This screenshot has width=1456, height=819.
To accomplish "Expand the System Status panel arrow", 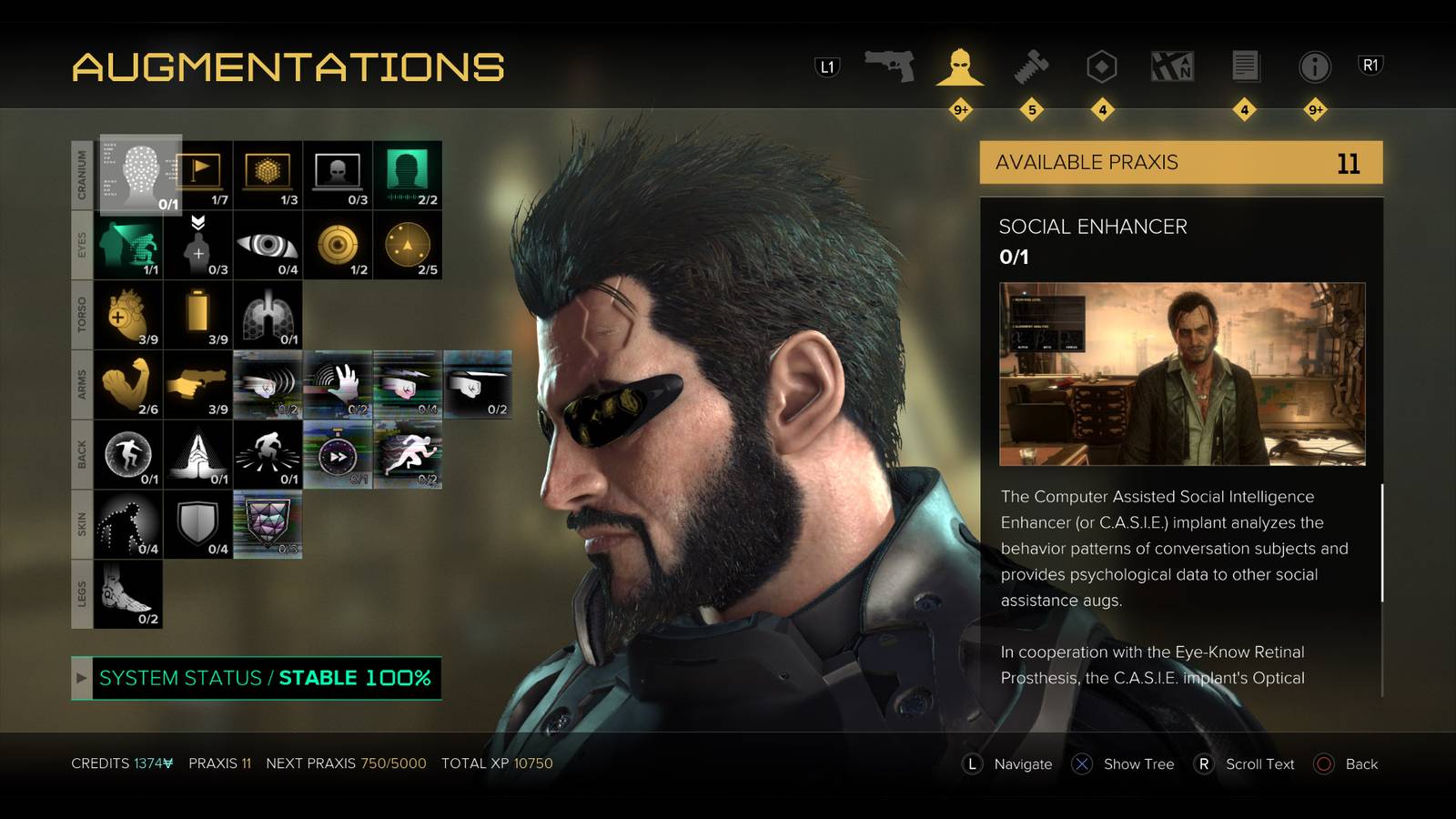I will click(82, 678).
